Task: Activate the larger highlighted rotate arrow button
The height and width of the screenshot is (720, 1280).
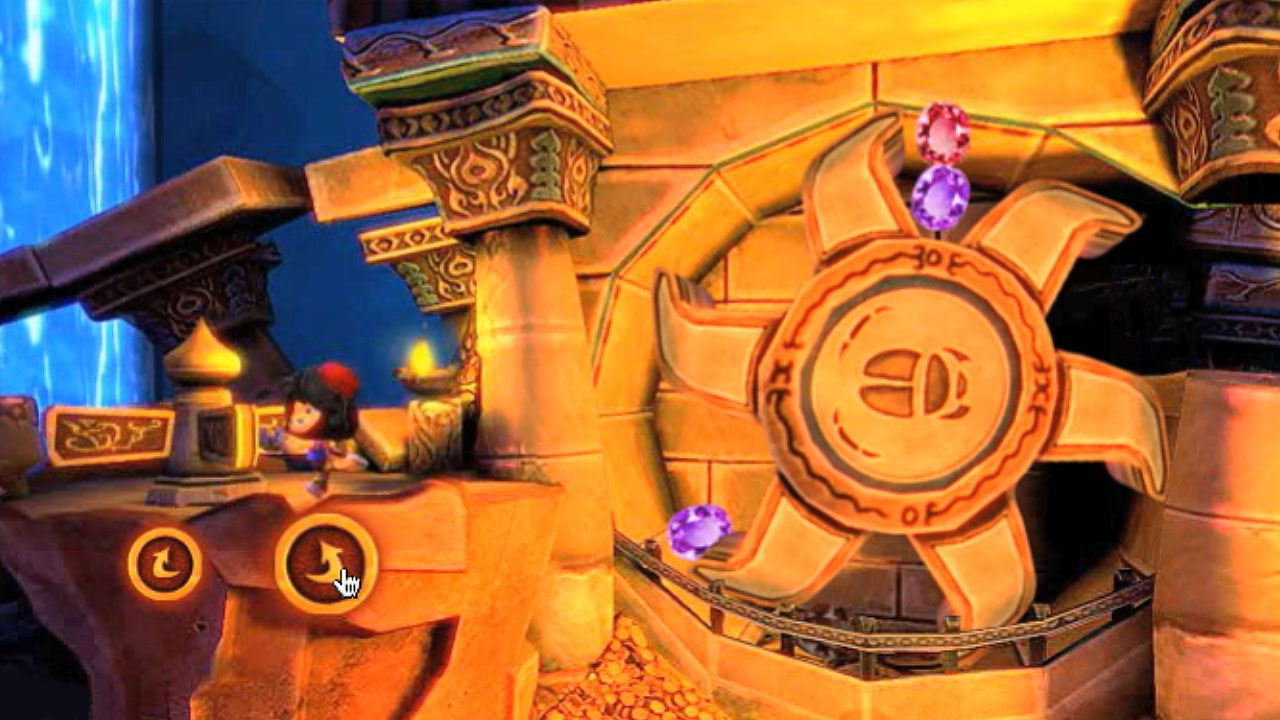Action: 325,563
